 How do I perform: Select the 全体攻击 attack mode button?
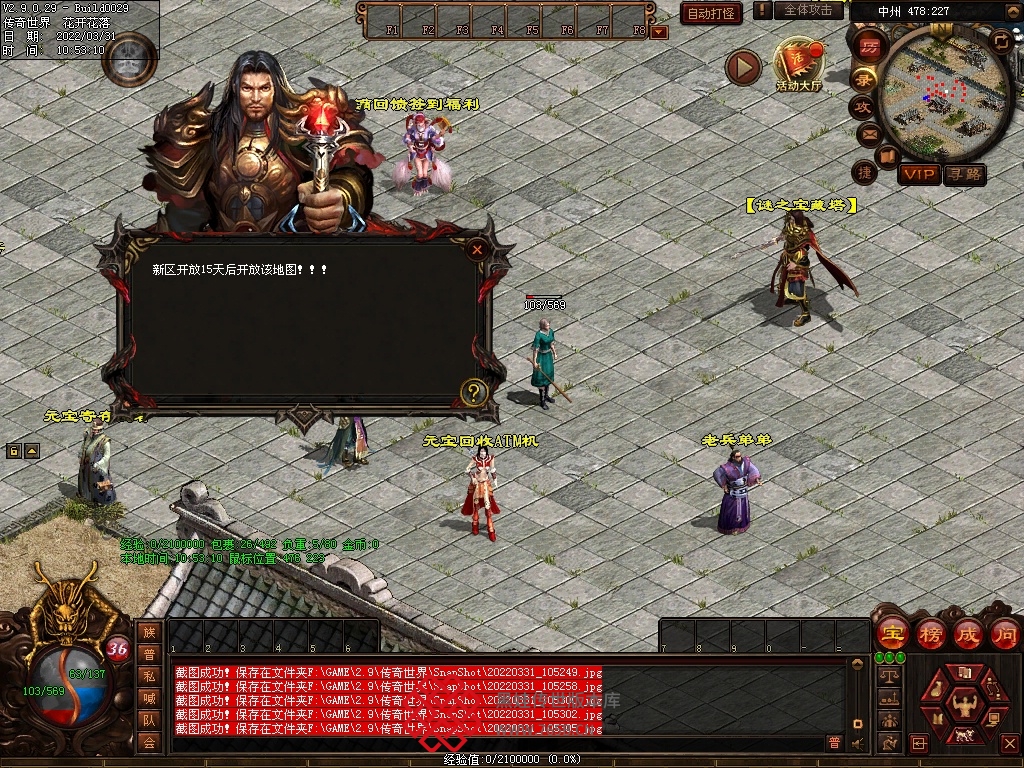point(807,10)
